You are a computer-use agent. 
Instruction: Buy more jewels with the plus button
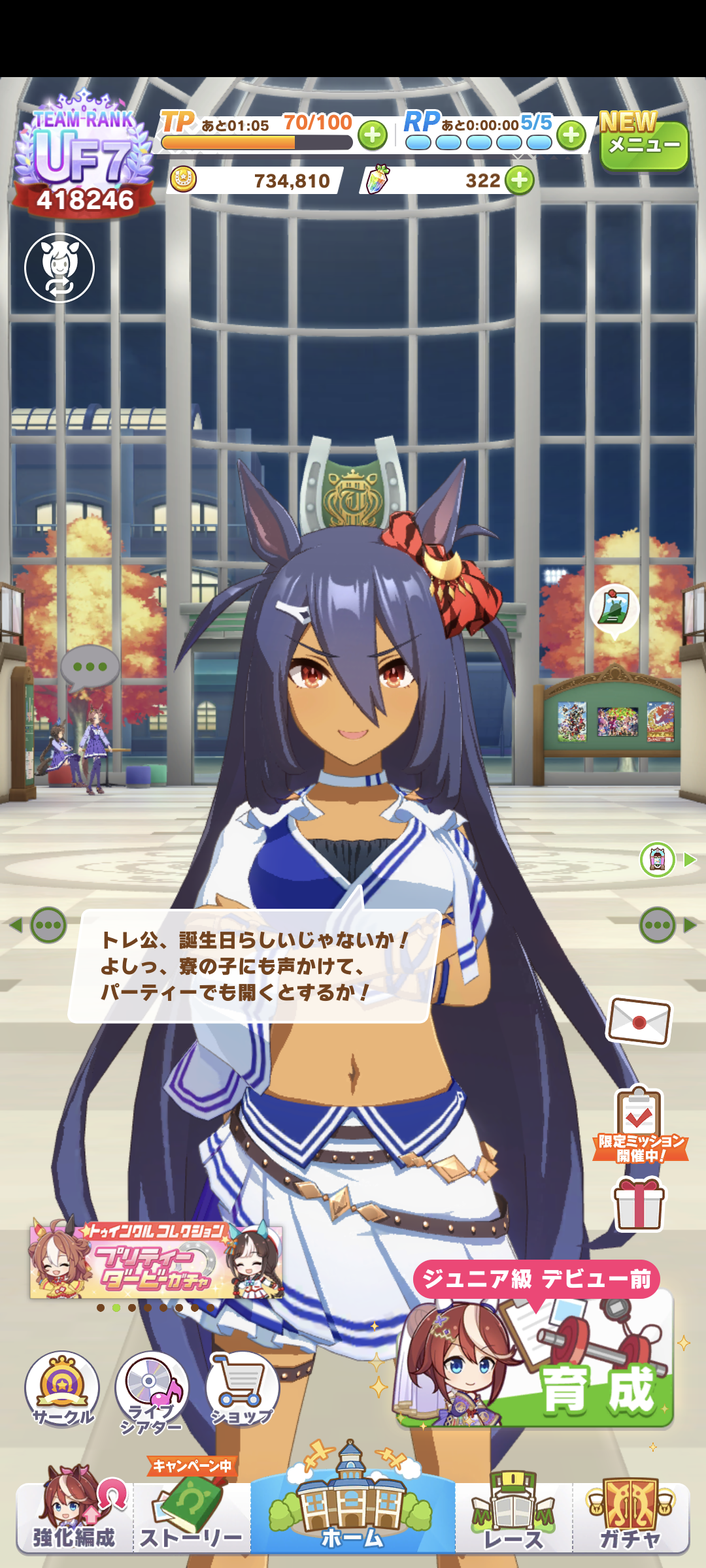pyautogui.click(x=520, y=180)
